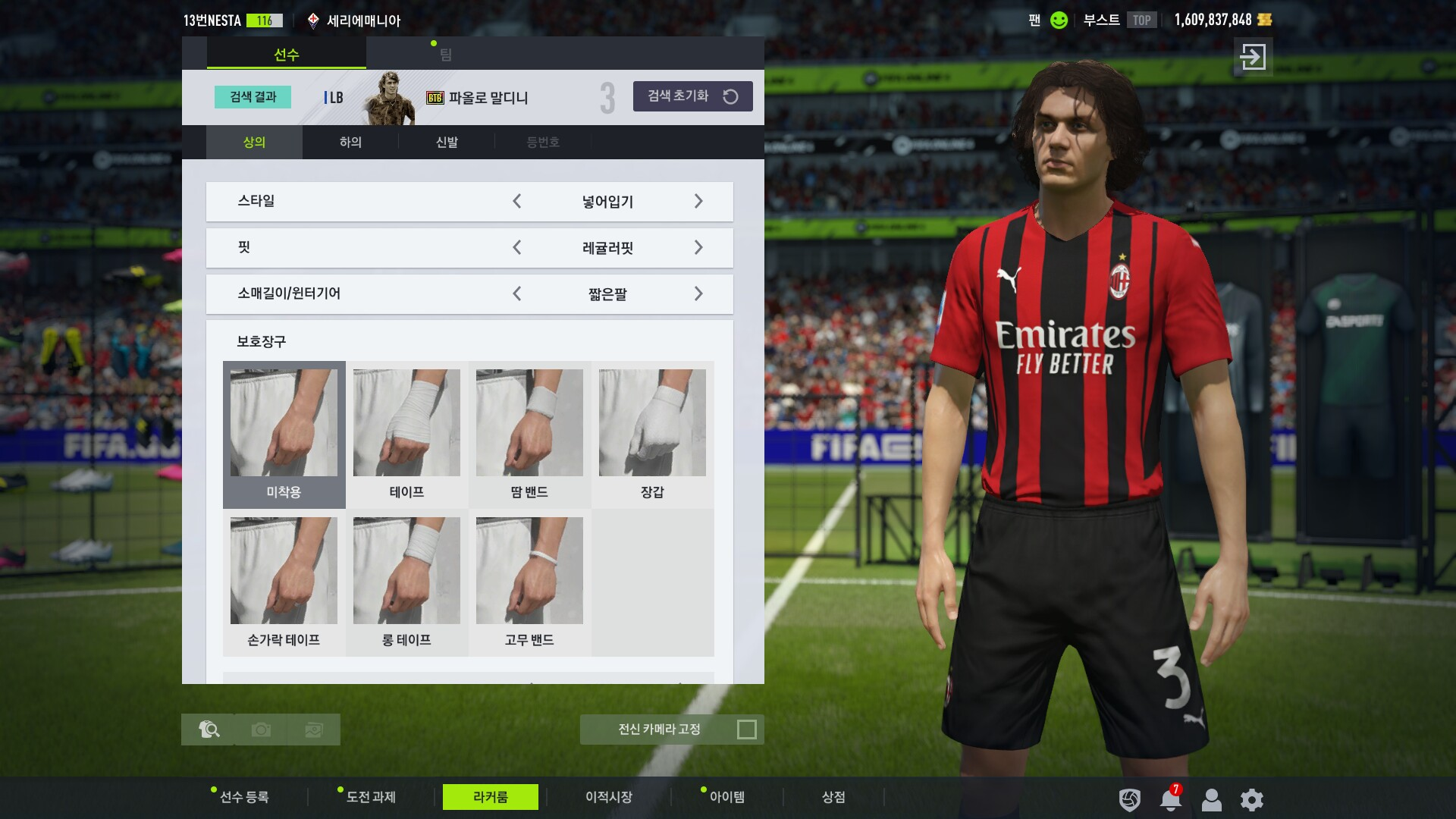
Task: Click the 검색 초기화 reset button
Action: point(692,96)
